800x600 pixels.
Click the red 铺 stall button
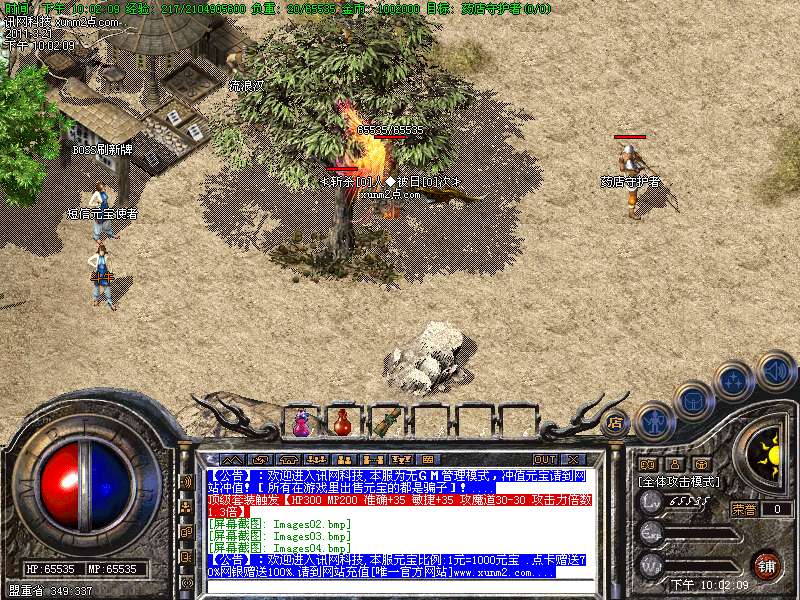(767, 565)
